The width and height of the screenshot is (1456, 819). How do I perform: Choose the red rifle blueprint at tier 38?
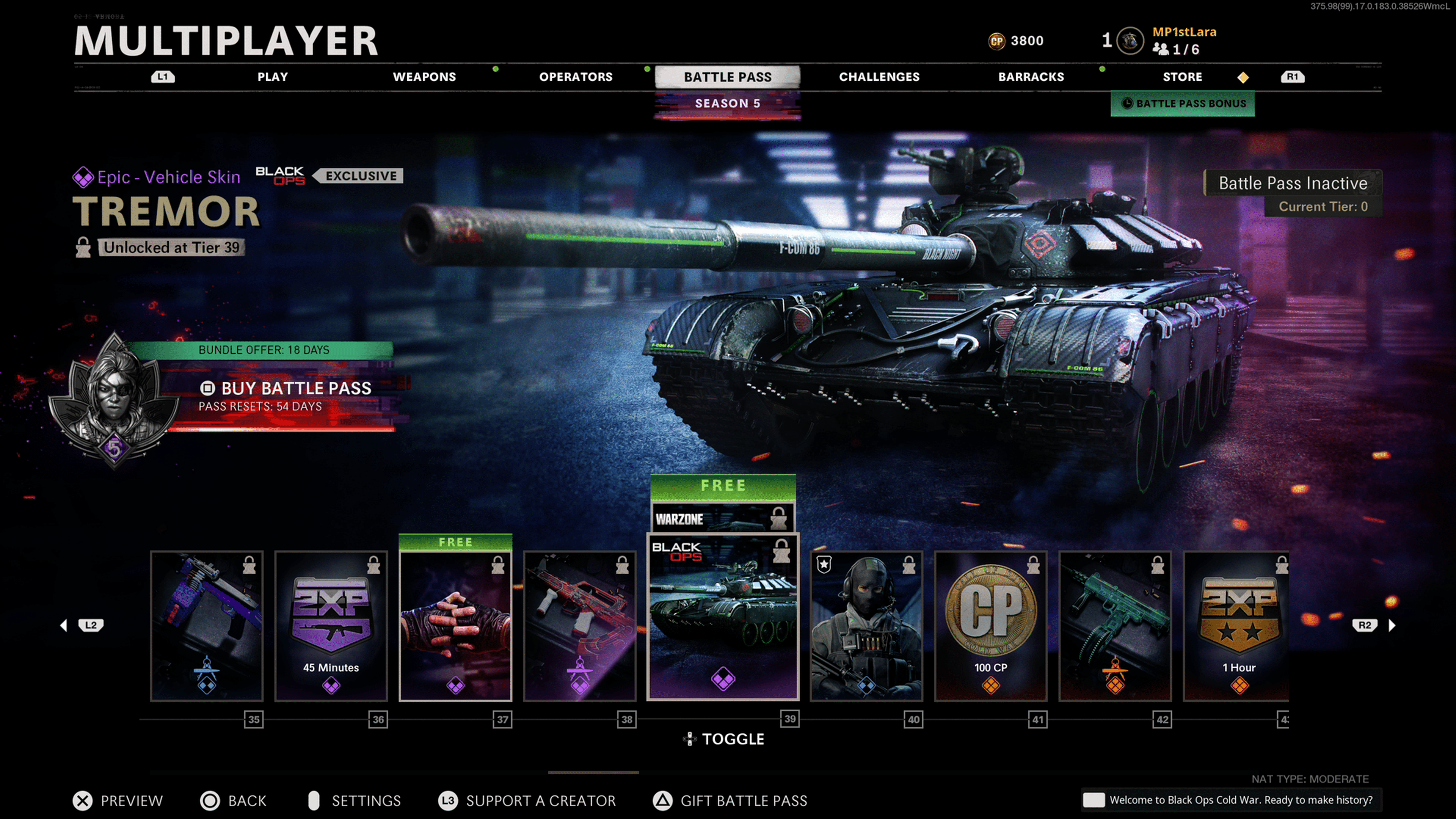[x=579, y=626]
